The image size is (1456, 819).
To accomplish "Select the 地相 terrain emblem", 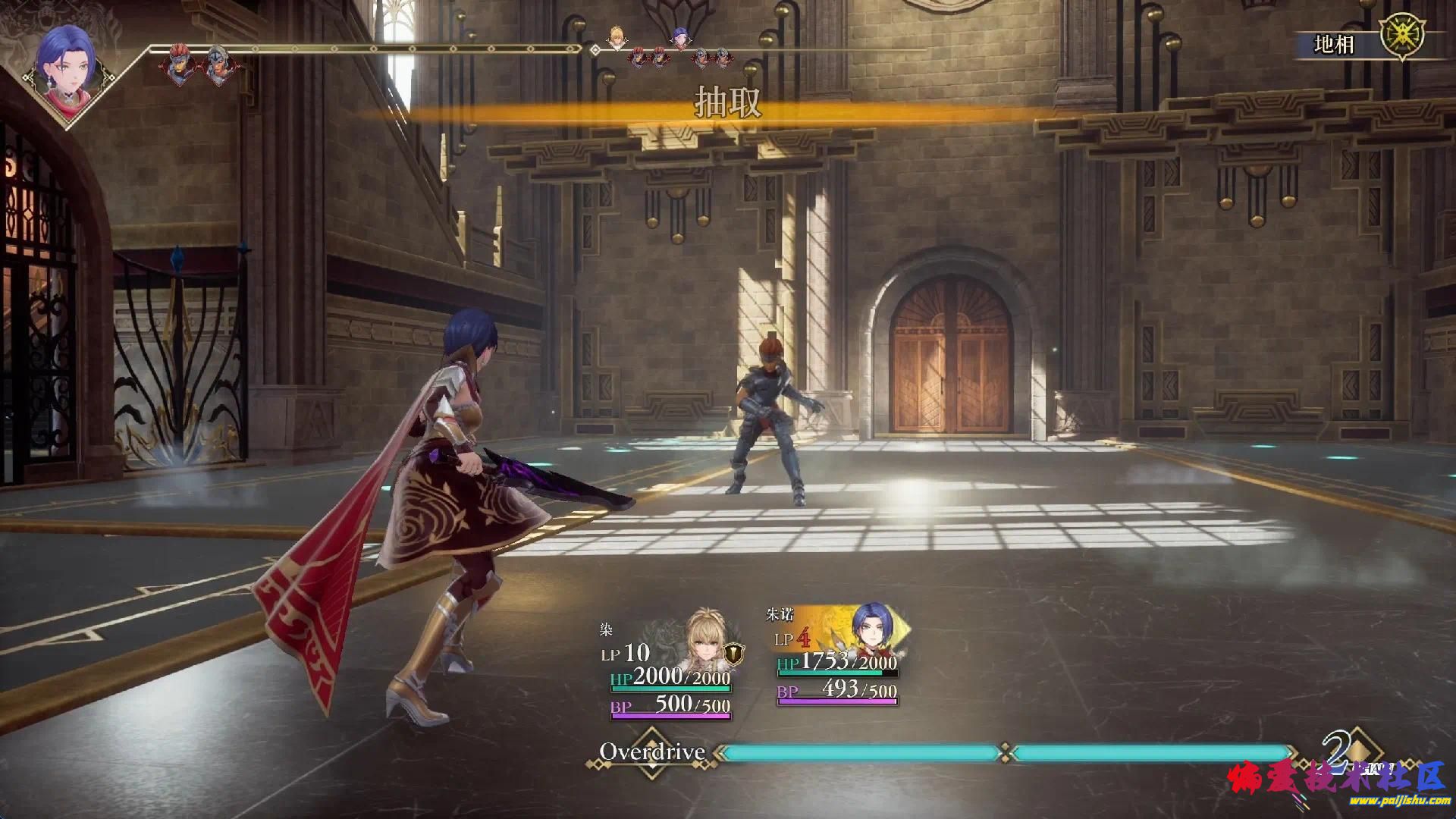I will [x=1401, y=37].
